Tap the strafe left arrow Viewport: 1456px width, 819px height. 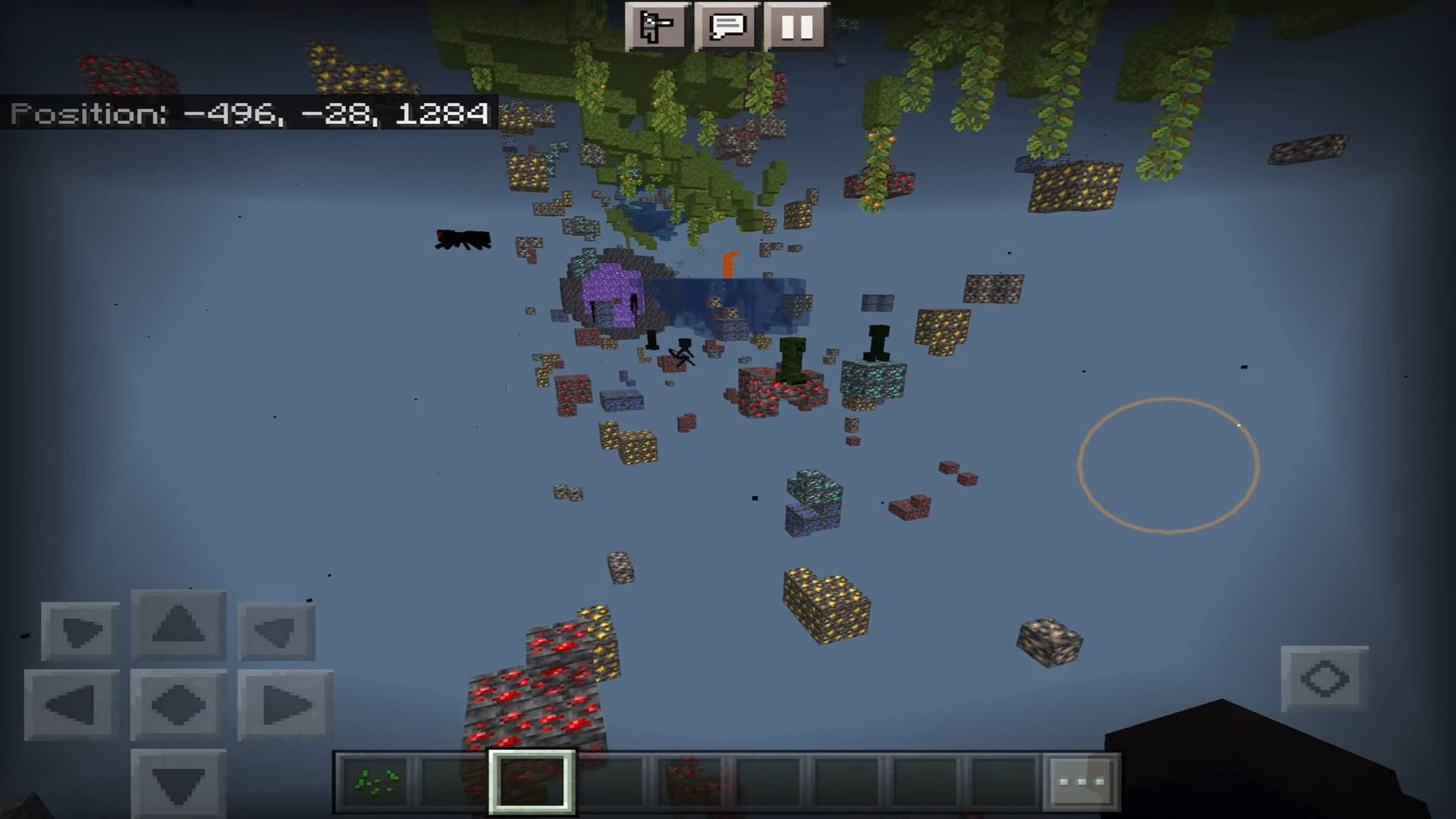pyautogui.click(x=72, y=705)
